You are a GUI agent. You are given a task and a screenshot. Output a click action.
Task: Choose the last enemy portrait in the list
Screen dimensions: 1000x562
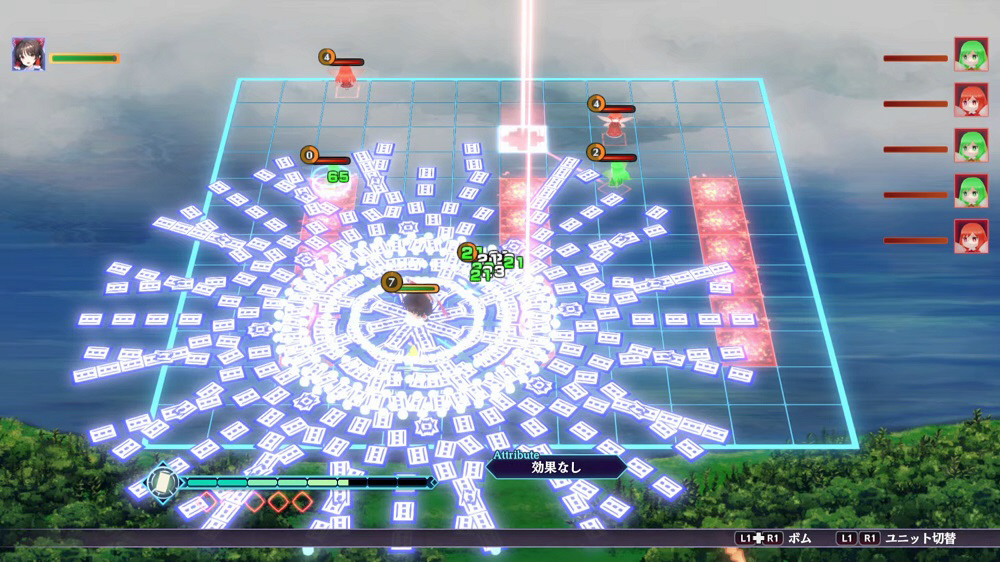(x=971, y=237)
